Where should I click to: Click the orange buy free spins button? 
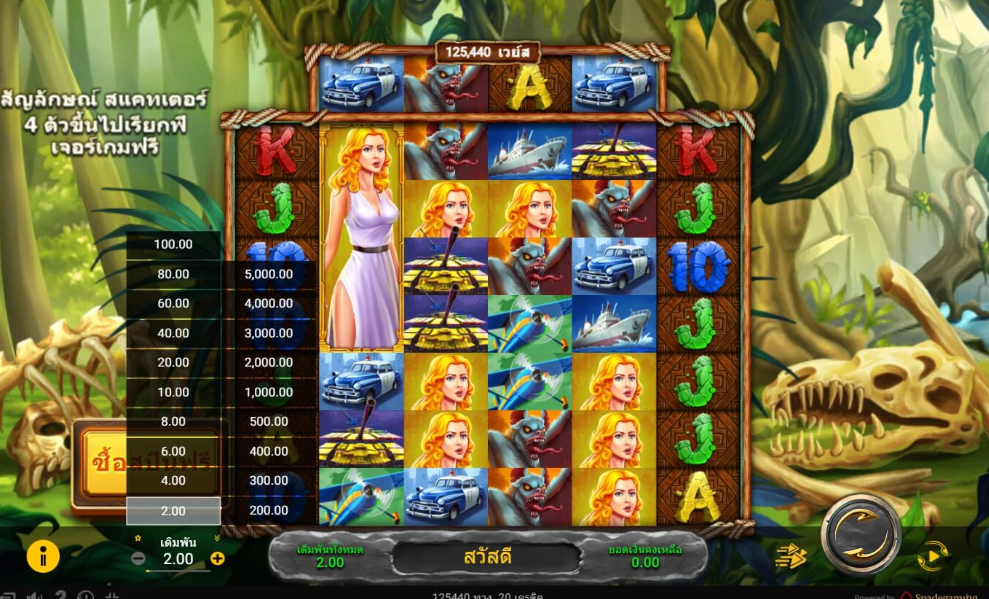100,462
